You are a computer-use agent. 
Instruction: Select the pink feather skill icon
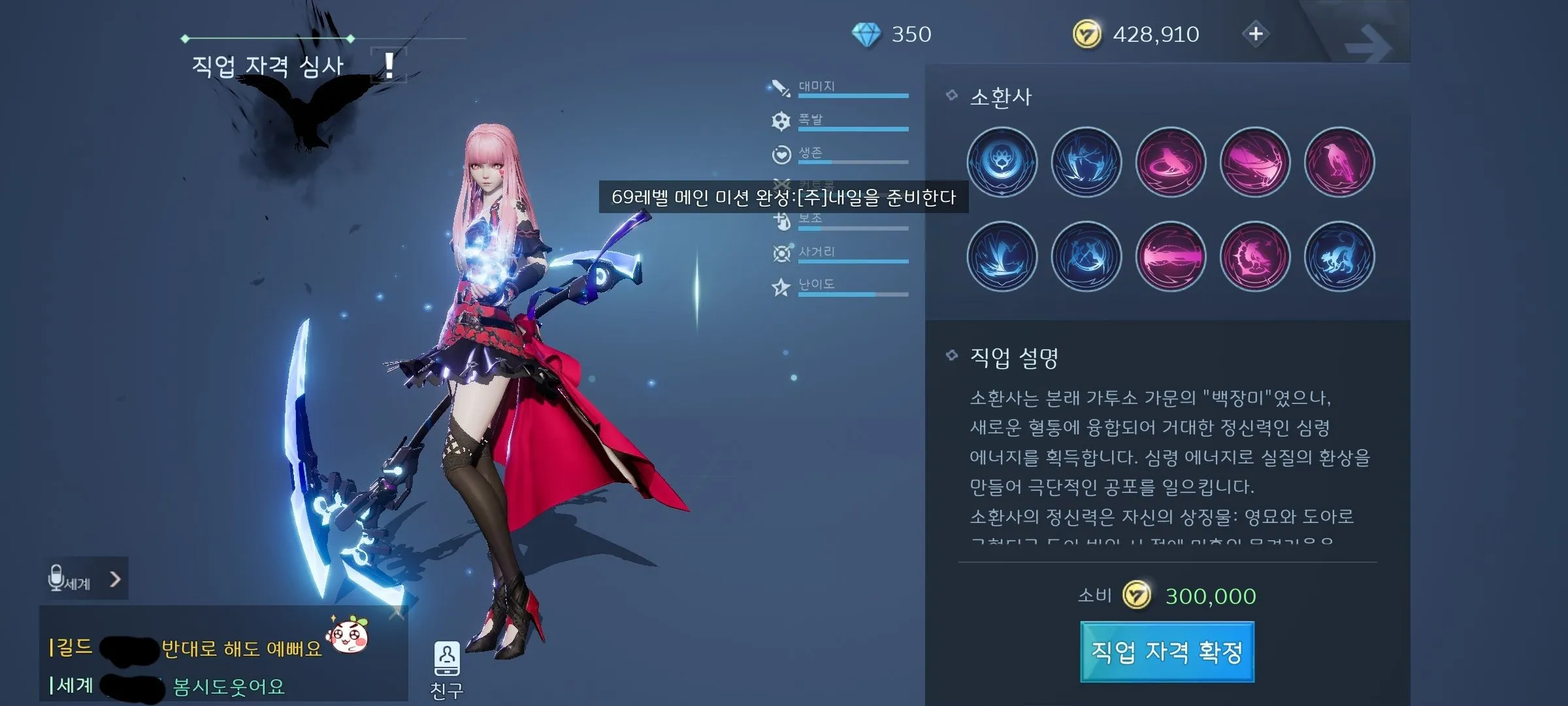coord(1254,162)
